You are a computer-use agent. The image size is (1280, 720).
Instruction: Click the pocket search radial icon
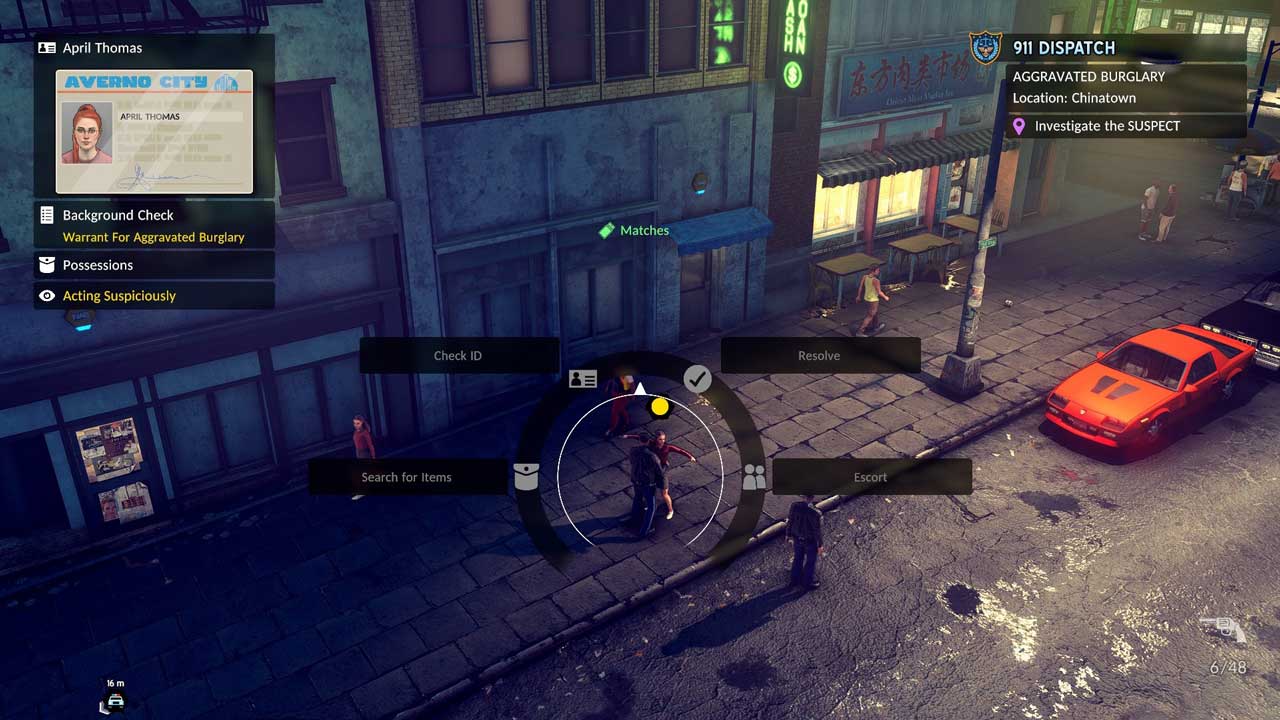coord(526,477)
